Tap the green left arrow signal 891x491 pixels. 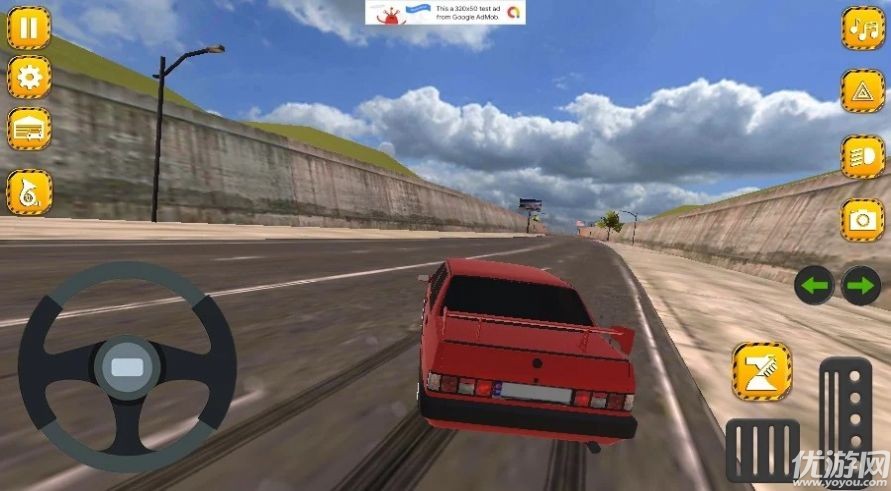[x=815, y=286]
